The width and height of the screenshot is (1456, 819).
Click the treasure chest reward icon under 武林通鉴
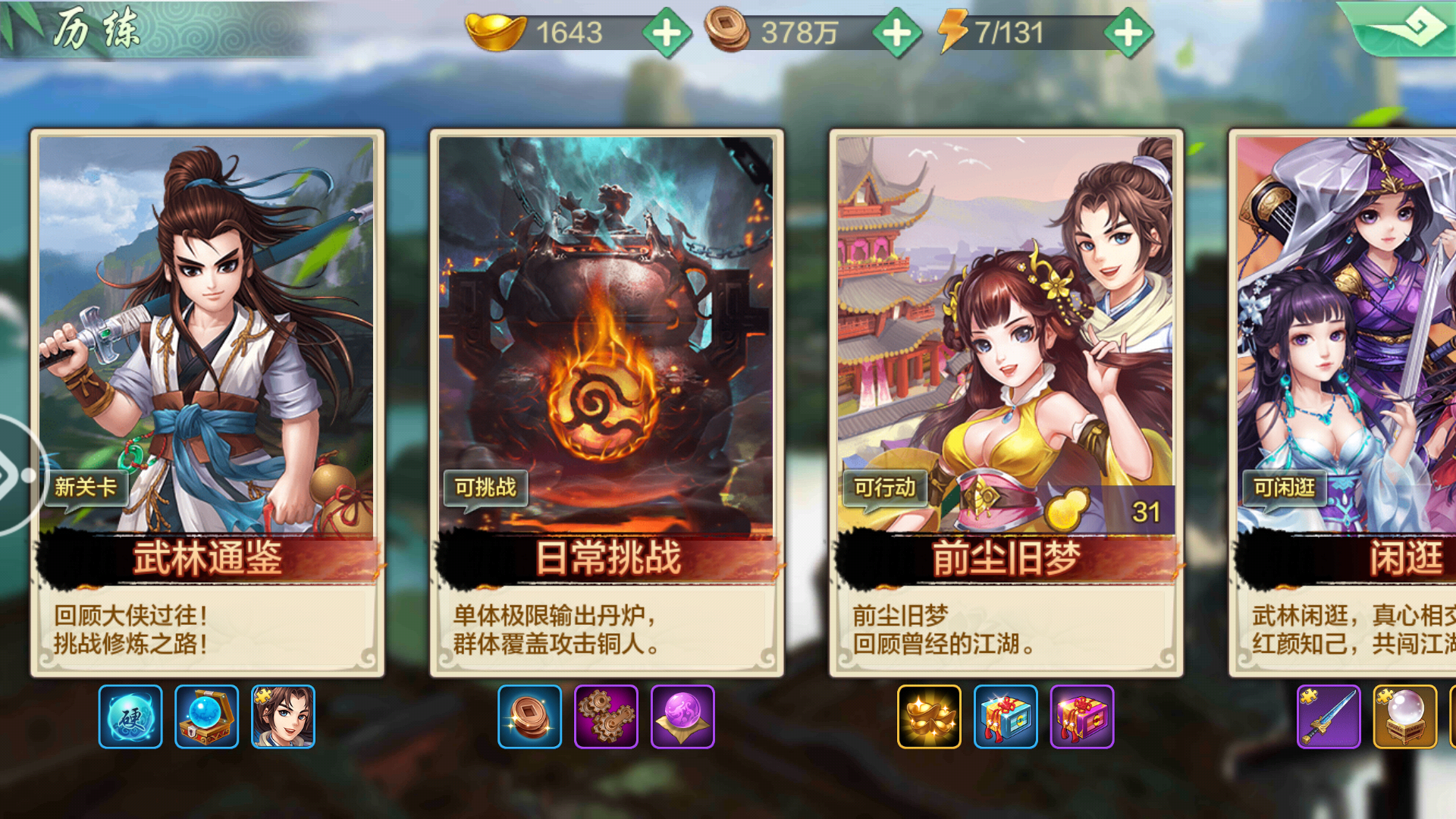206,717
